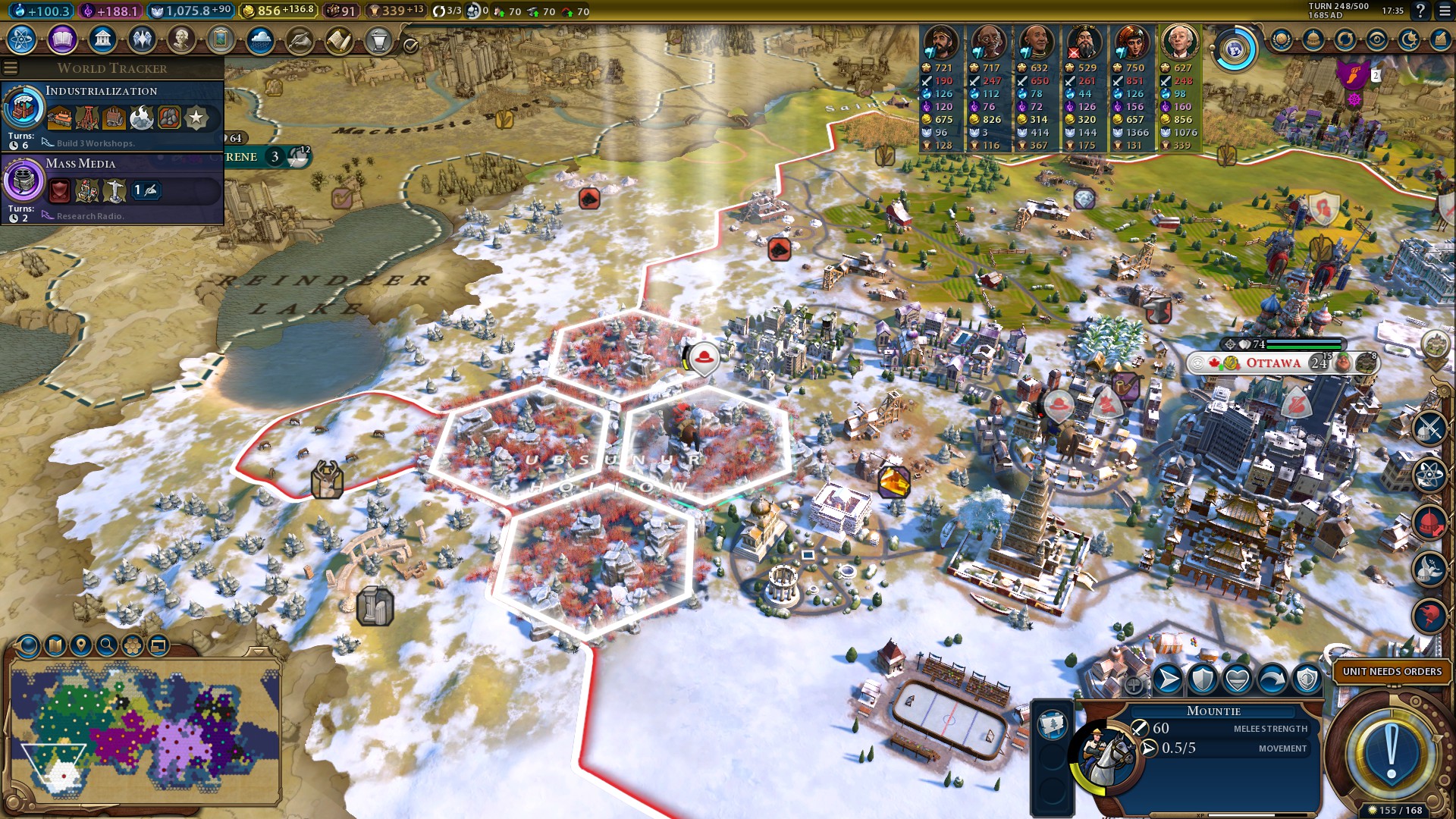The width and height of the screenshot is (1456, 819).
Task: Show the Great People screen
Action: tap(181, 39)
